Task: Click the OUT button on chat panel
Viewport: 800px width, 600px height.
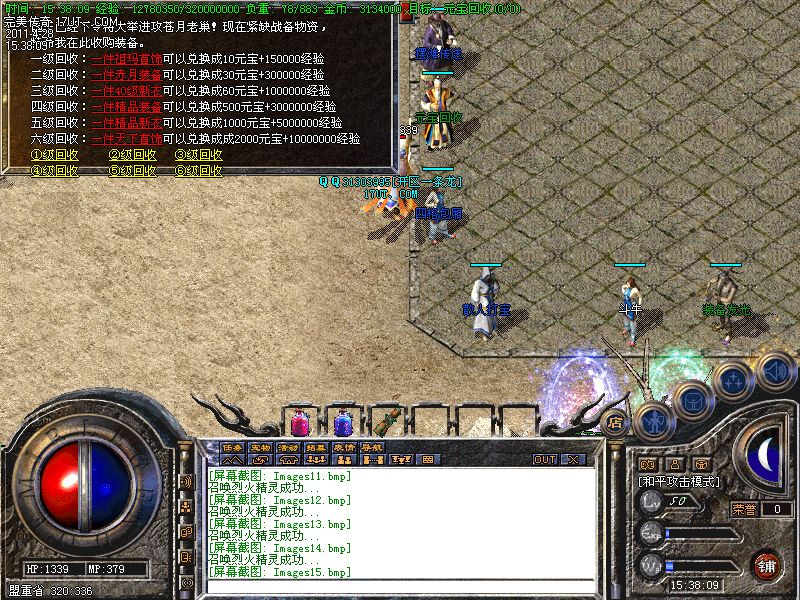Action: pos(544,460)
